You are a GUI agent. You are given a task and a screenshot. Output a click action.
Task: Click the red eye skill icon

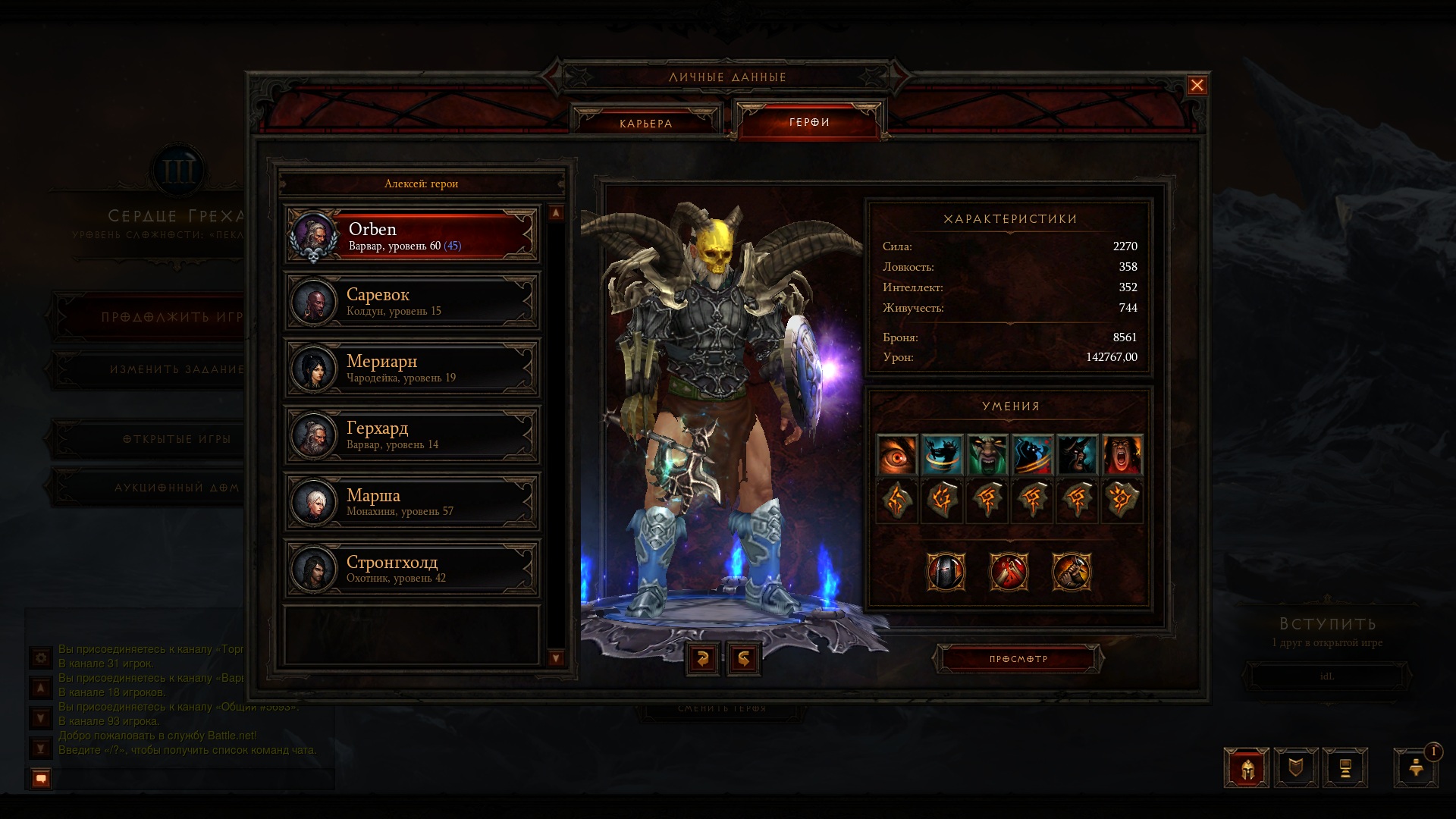[x=897, y=455]
